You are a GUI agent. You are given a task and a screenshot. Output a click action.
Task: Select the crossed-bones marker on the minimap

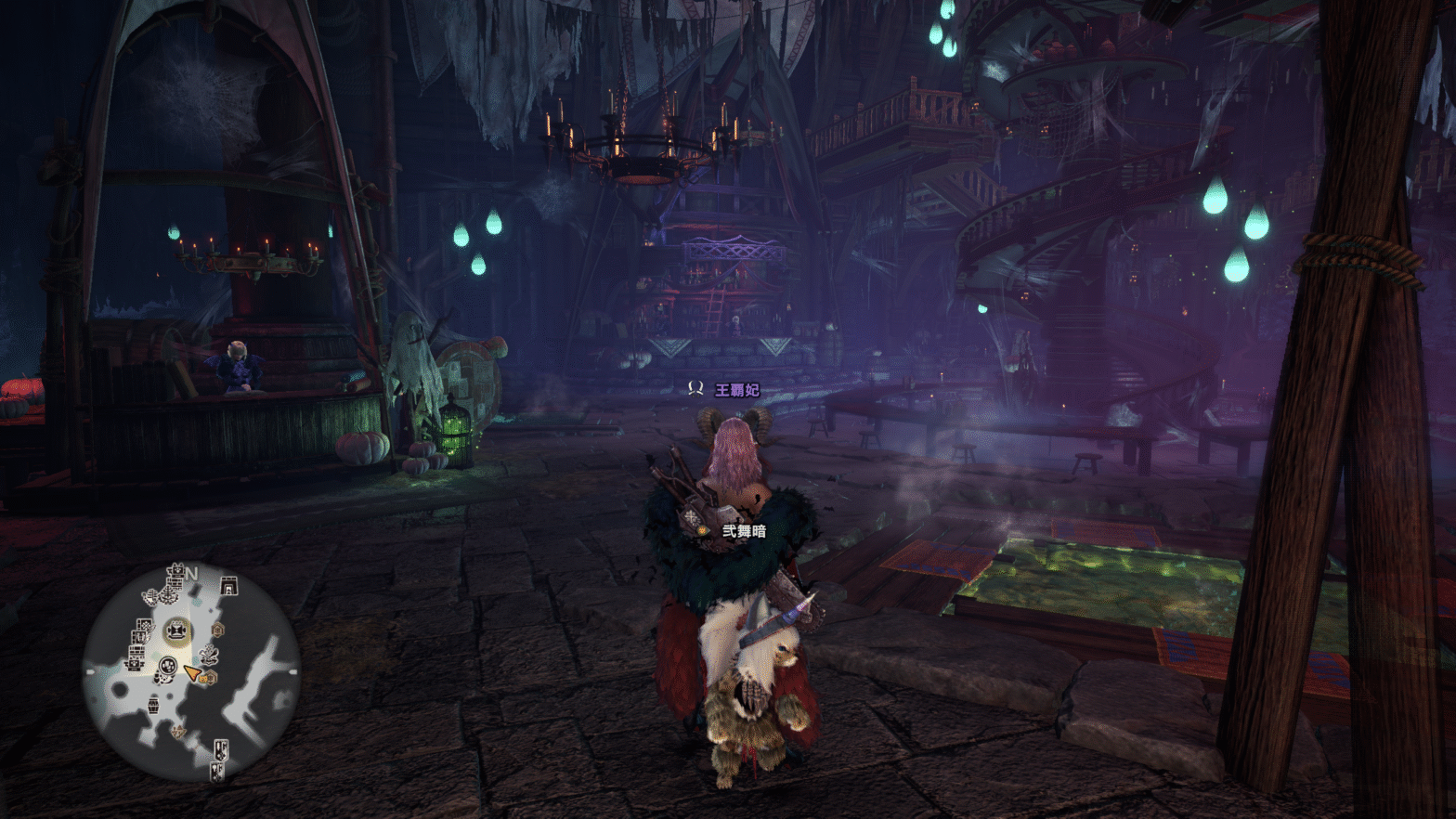209,656
